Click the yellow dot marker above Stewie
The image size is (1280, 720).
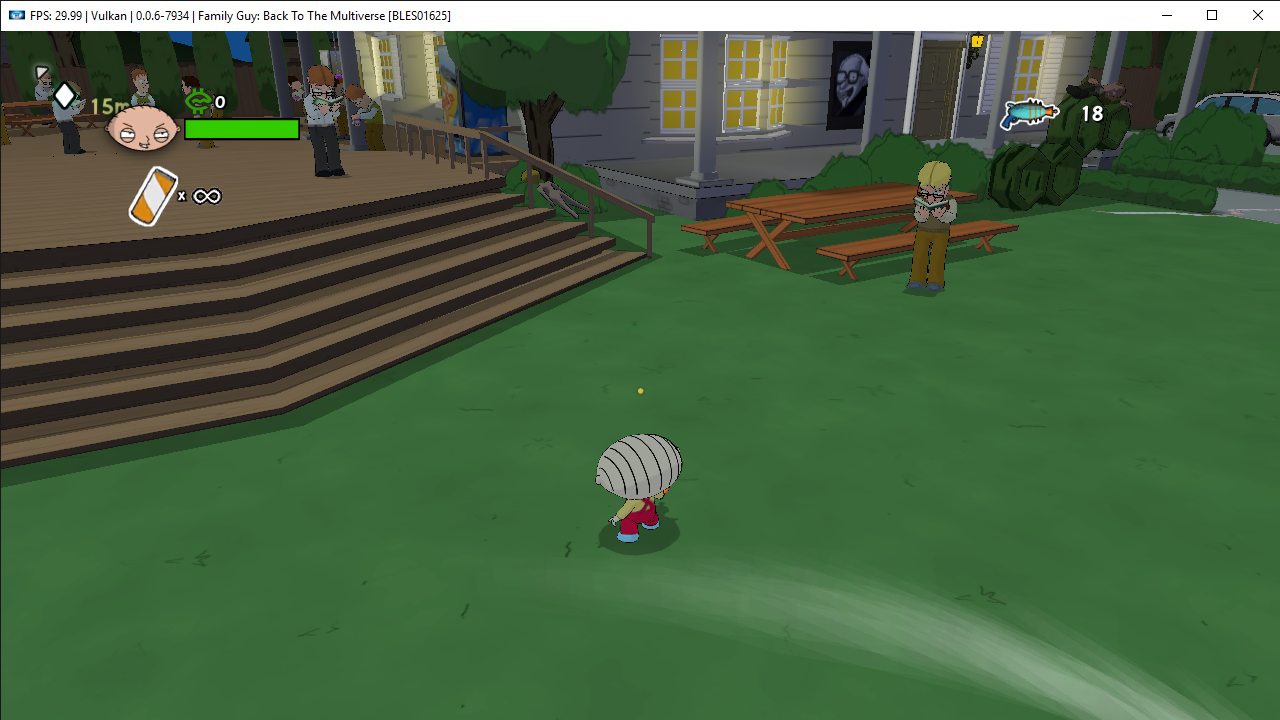(x=640, y=391)
